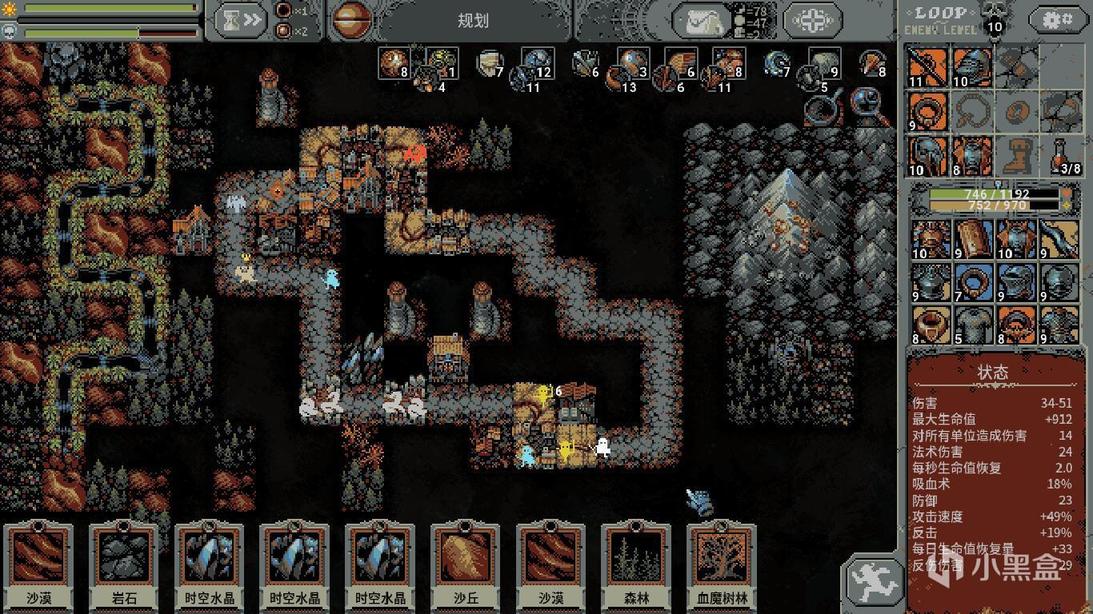
Task: Choose the level 5 chainmail armor loot
Action: coord(973,325)
